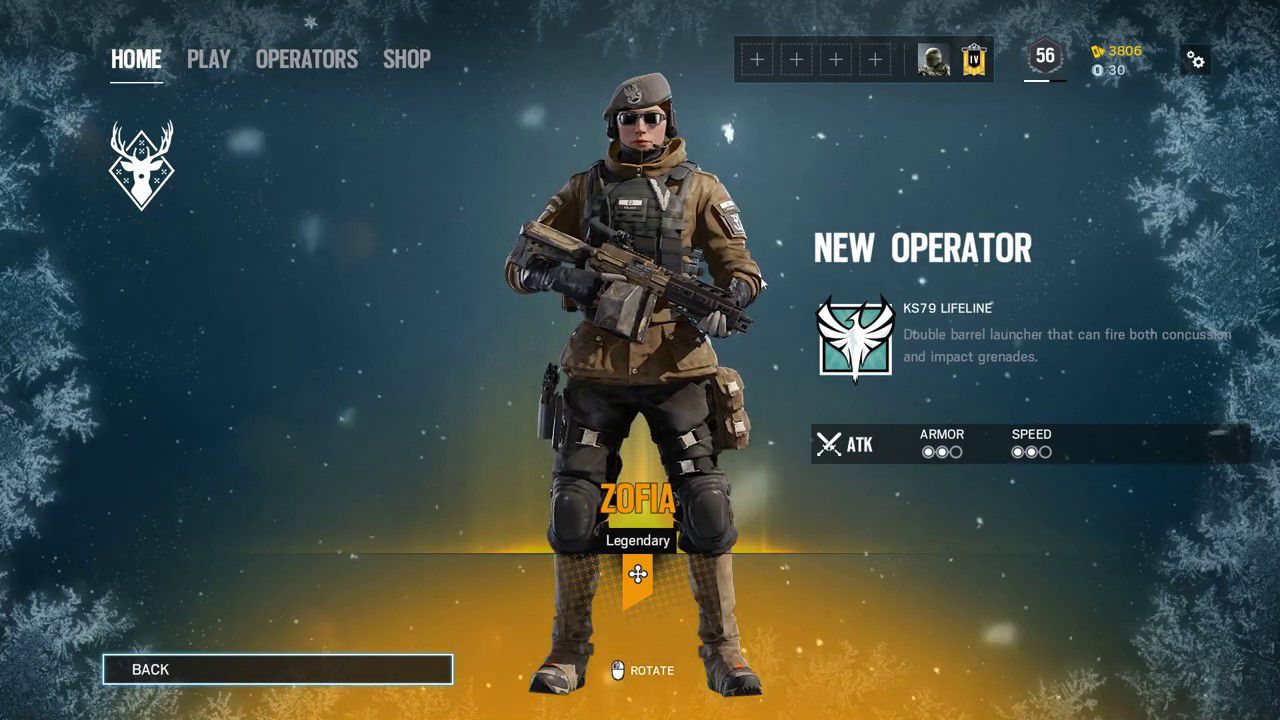1280x720 pixels.
Task: Click the Back button
Action: (278, 669)
